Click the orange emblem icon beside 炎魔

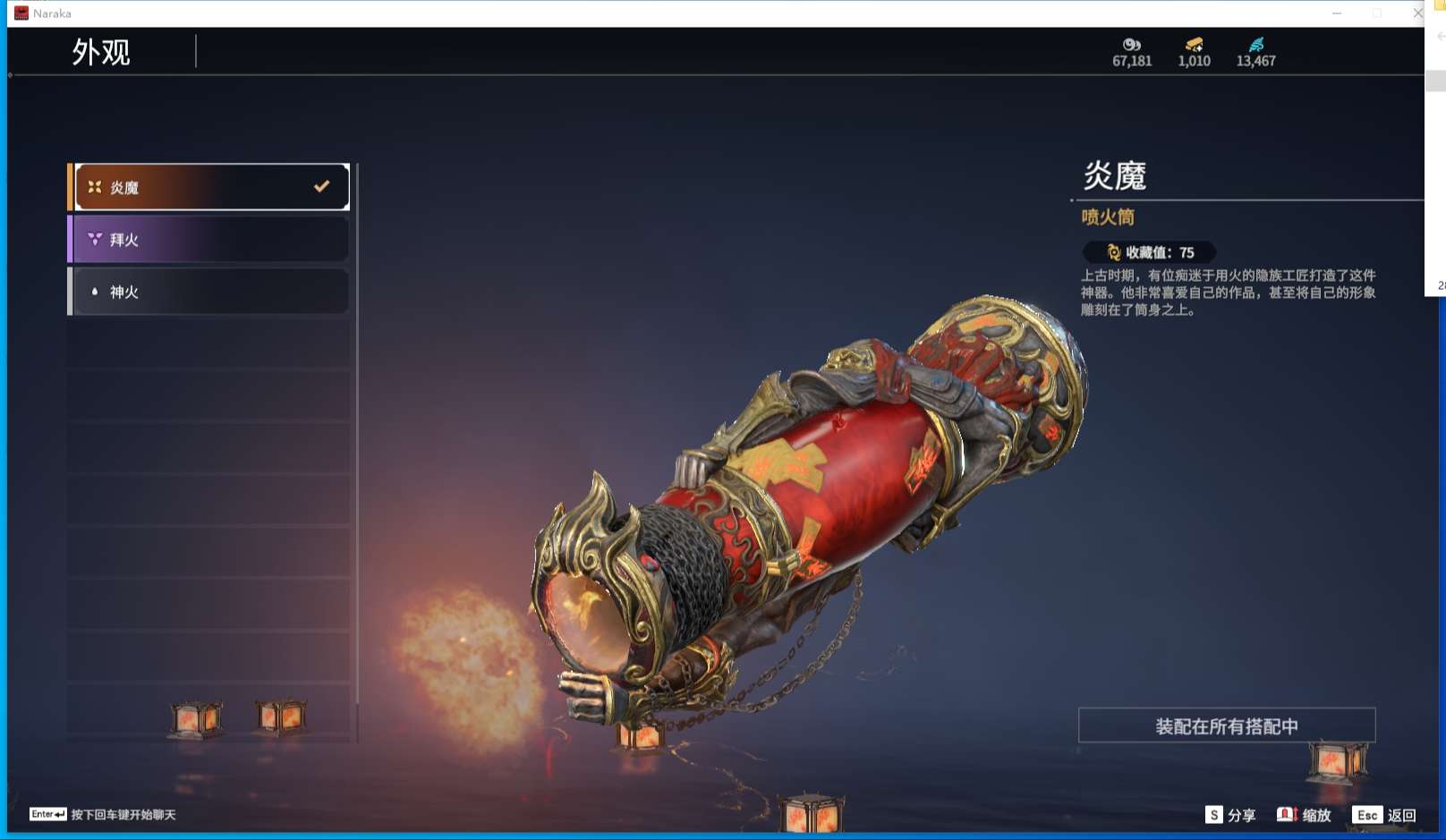click(93, 186)
